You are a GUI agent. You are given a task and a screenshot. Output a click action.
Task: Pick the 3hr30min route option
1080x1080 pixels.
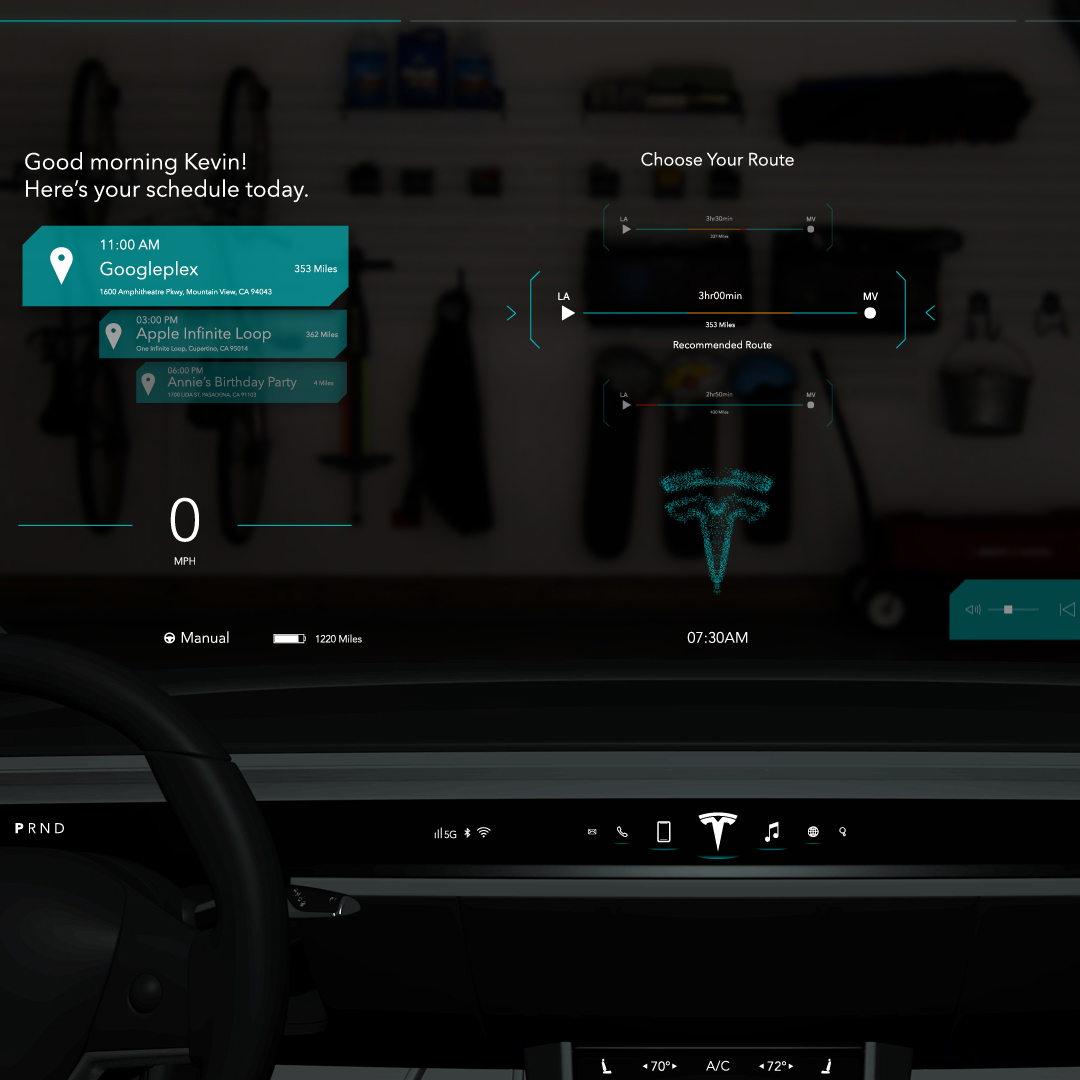[x=717, y=228]
